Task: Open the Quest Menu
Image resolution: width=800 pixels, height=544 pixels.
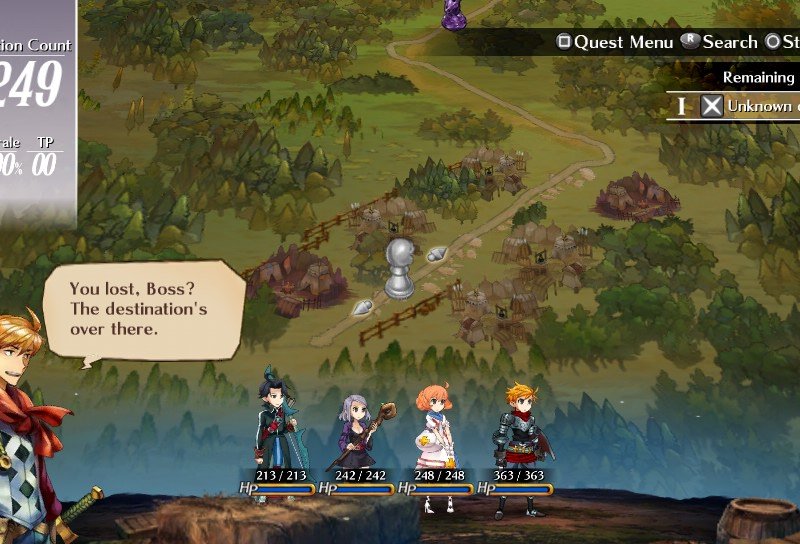Action: click(x=606, y=42)
